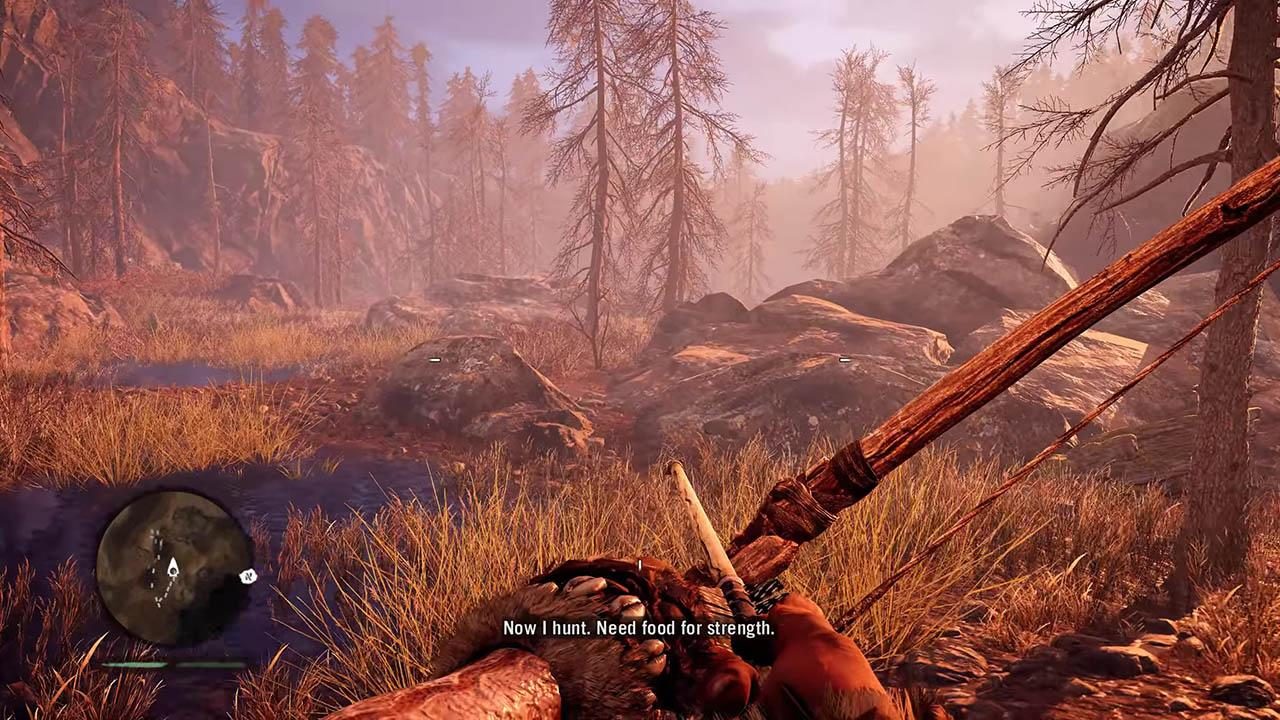Click the dotted trail path on the minimap
The width and height of the screenshot is (1280, 720).
[165, 594]
